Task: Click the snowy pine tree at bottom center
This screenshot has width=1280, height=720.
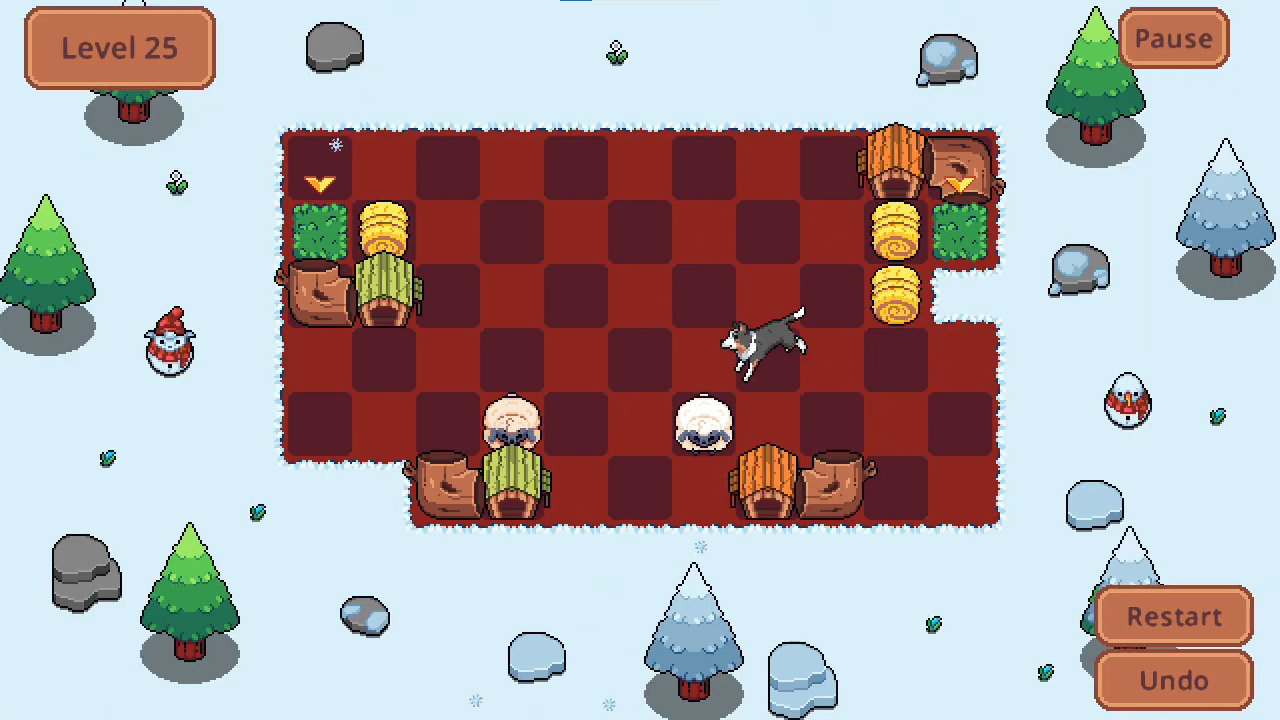Action: click(693, 630)
